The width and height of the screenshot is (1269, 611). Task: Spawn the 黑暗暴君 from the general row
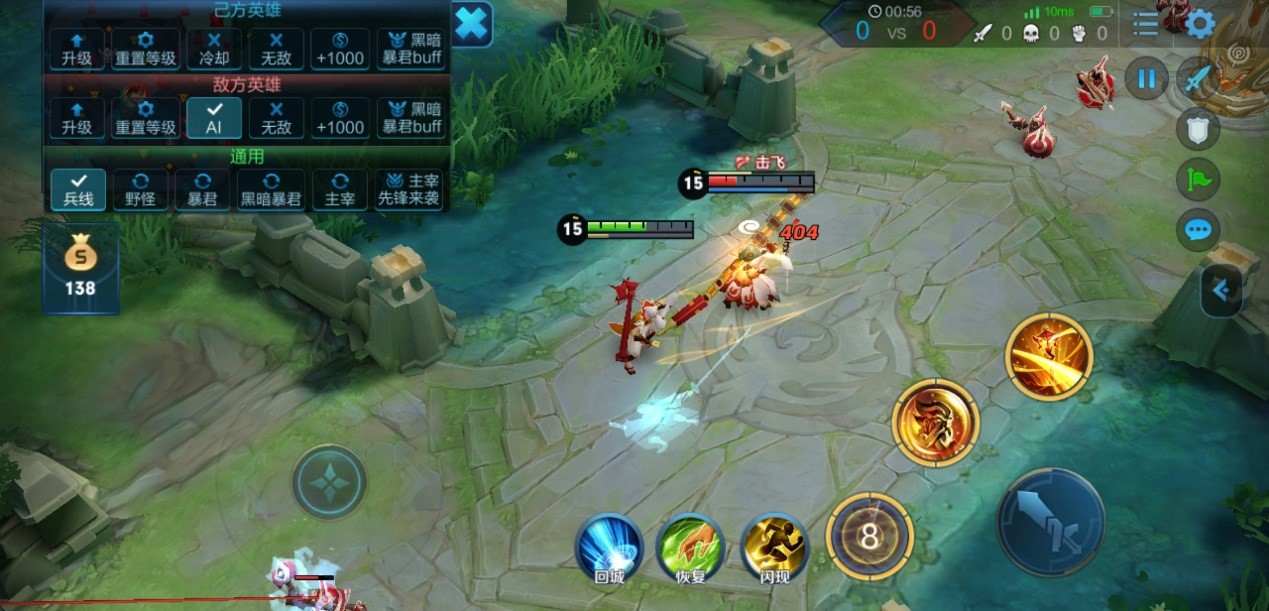(x=270, y=189)
